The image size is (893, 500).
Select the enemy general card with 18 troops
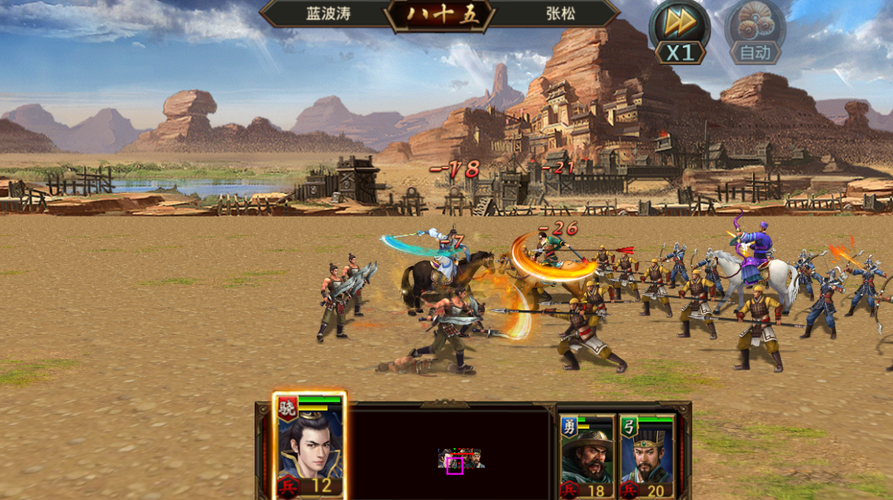pyautogui.click(x=587, y=455)
